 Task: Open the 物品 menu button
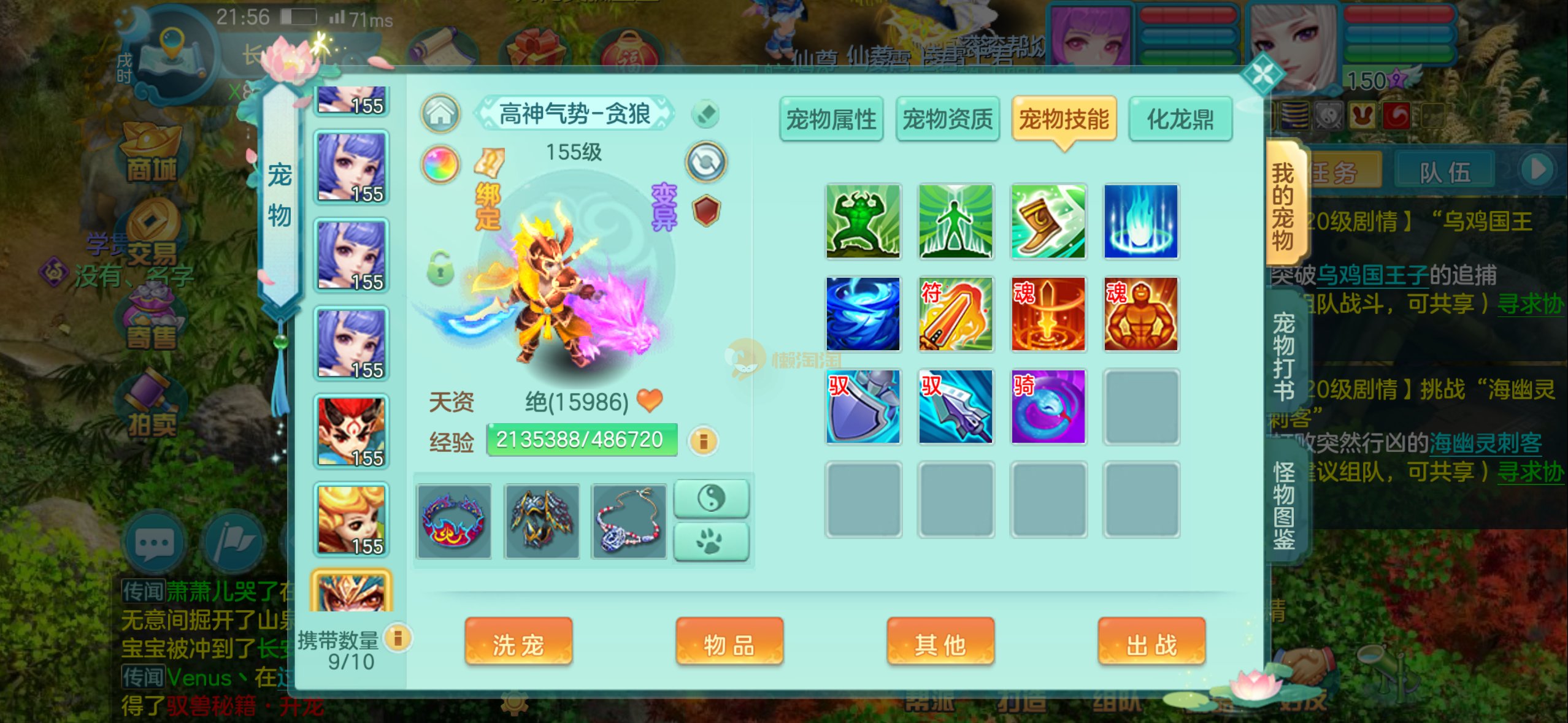coord(729,643)
